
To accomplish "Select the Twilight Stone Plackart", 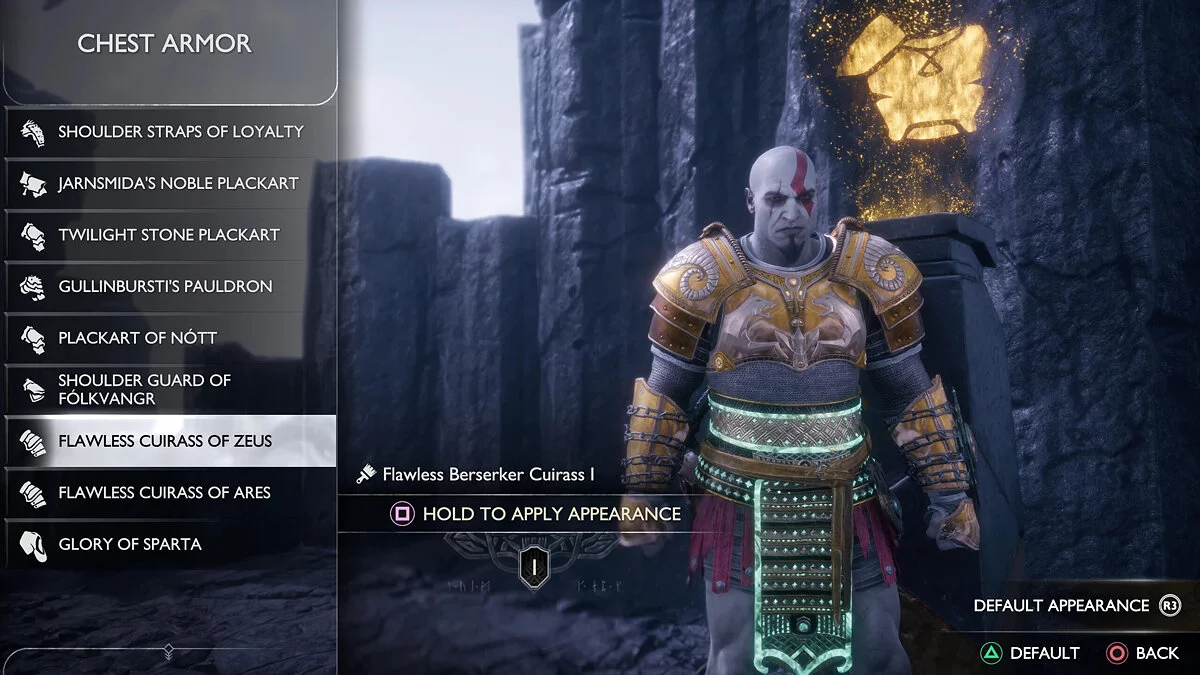I will tap(170, 235).
